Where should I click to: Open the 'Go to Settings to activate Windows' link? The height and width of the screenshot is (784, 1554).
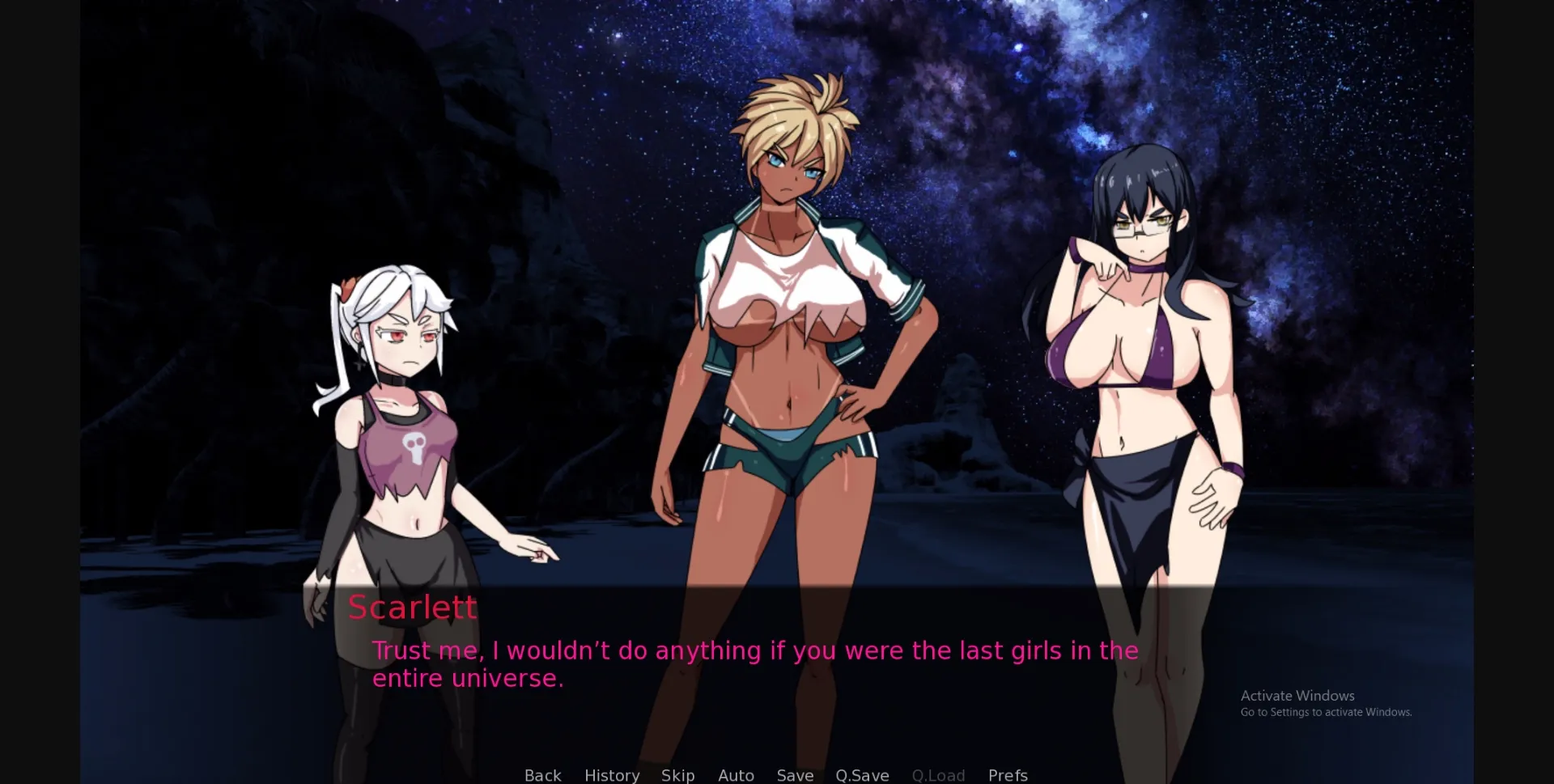1326,712
